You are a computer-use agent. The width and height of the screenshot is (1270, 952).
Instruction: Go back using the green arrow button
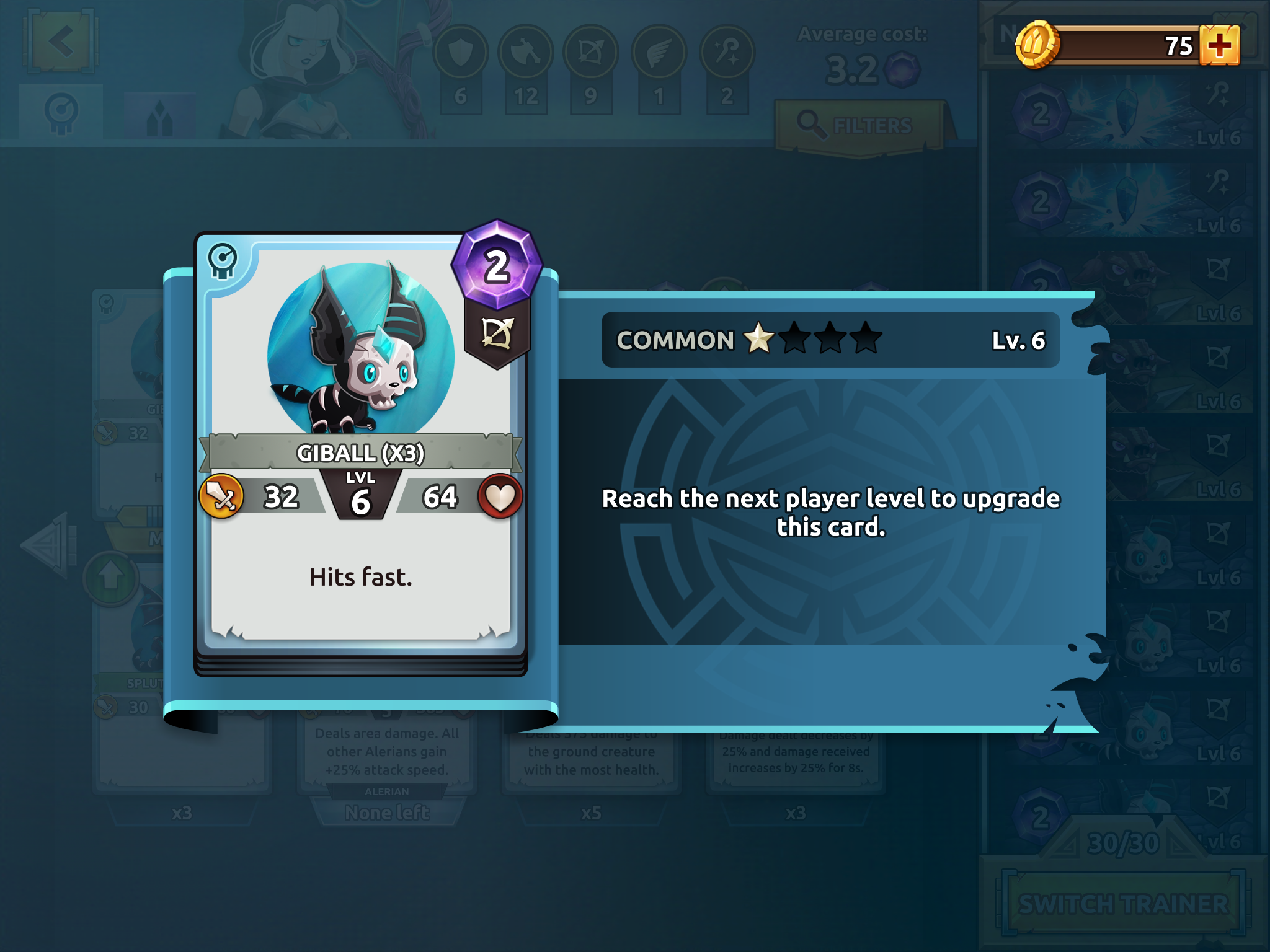(61, 42)
